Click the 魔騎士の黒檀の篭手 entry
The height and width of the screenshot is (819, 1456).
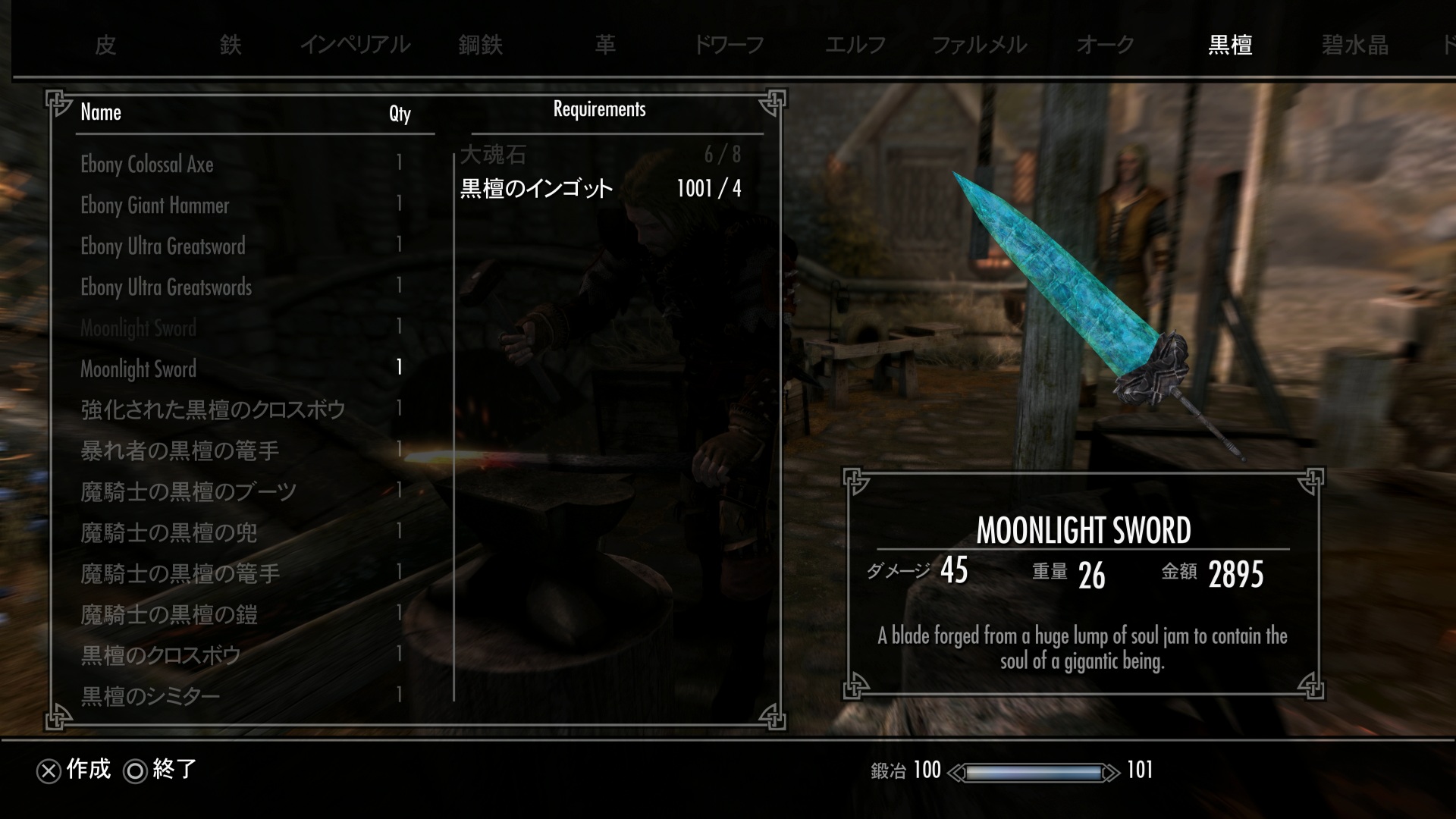pos(180,574)
